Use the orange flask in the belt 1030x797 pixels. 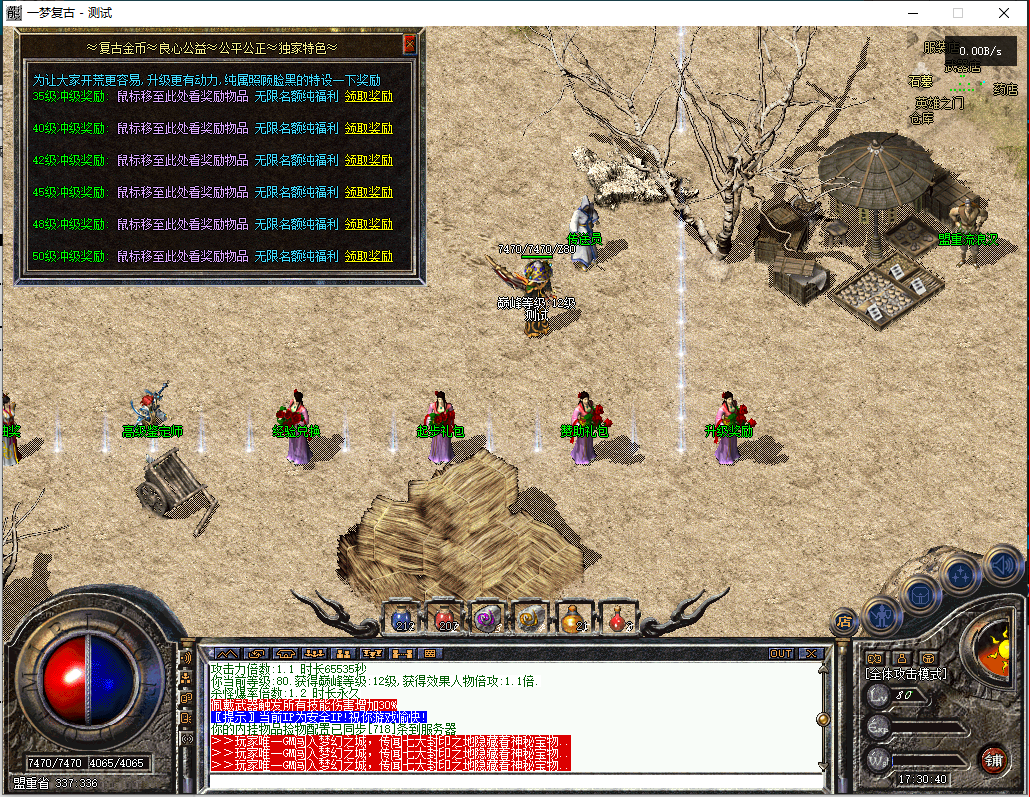click(572, 619)
